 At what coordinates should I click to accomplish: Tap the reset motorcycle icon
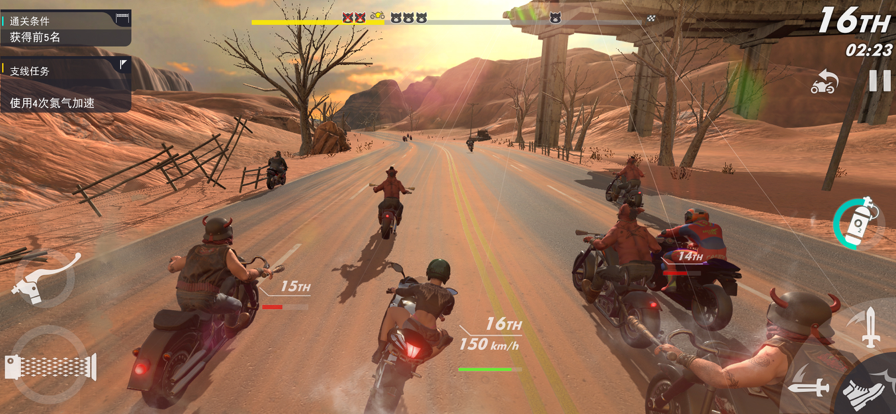click(824, 82)
